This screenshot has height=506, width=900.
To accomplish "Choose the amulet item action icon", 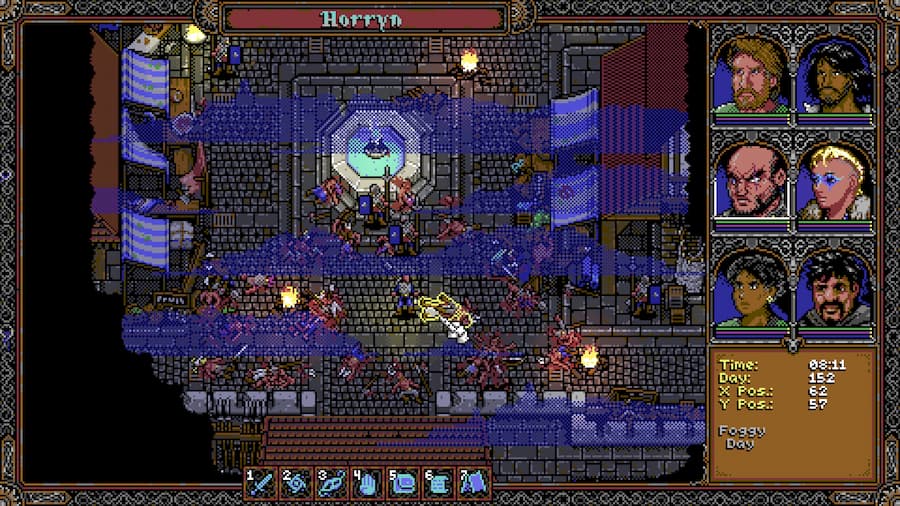I will coord(332,484).
